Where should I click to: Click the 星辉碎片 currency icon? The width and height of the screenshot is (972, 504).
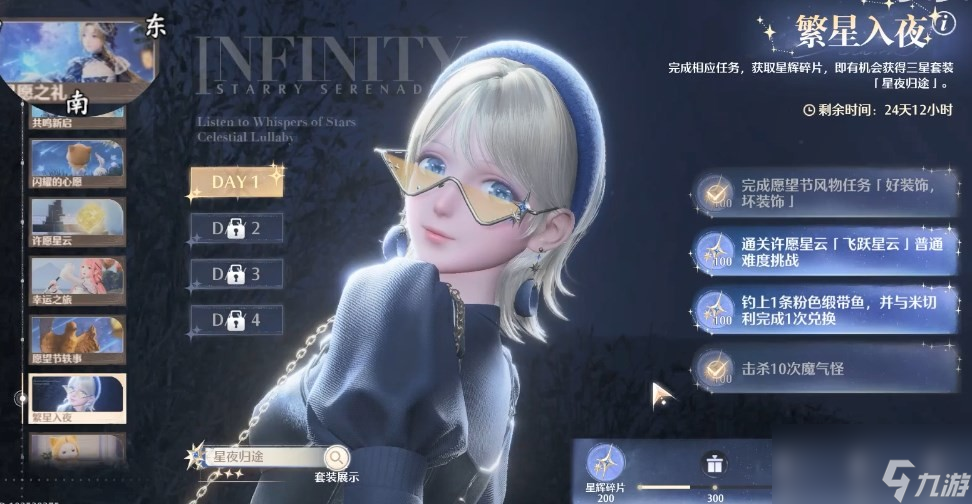click(x=604, y=461)
